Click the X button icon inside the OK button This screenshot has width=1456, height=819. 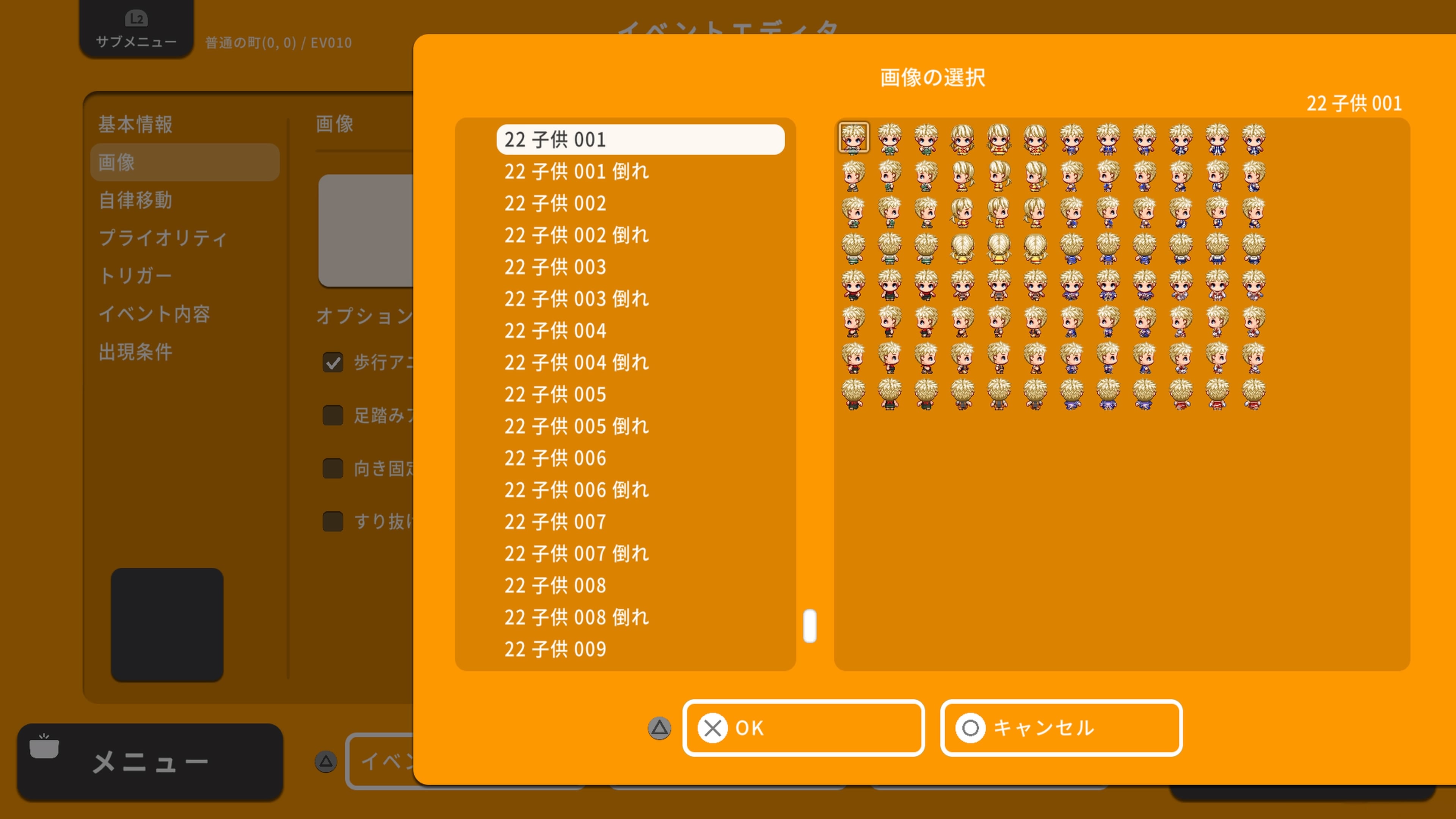pyautogui.click(x=713, y=728)
